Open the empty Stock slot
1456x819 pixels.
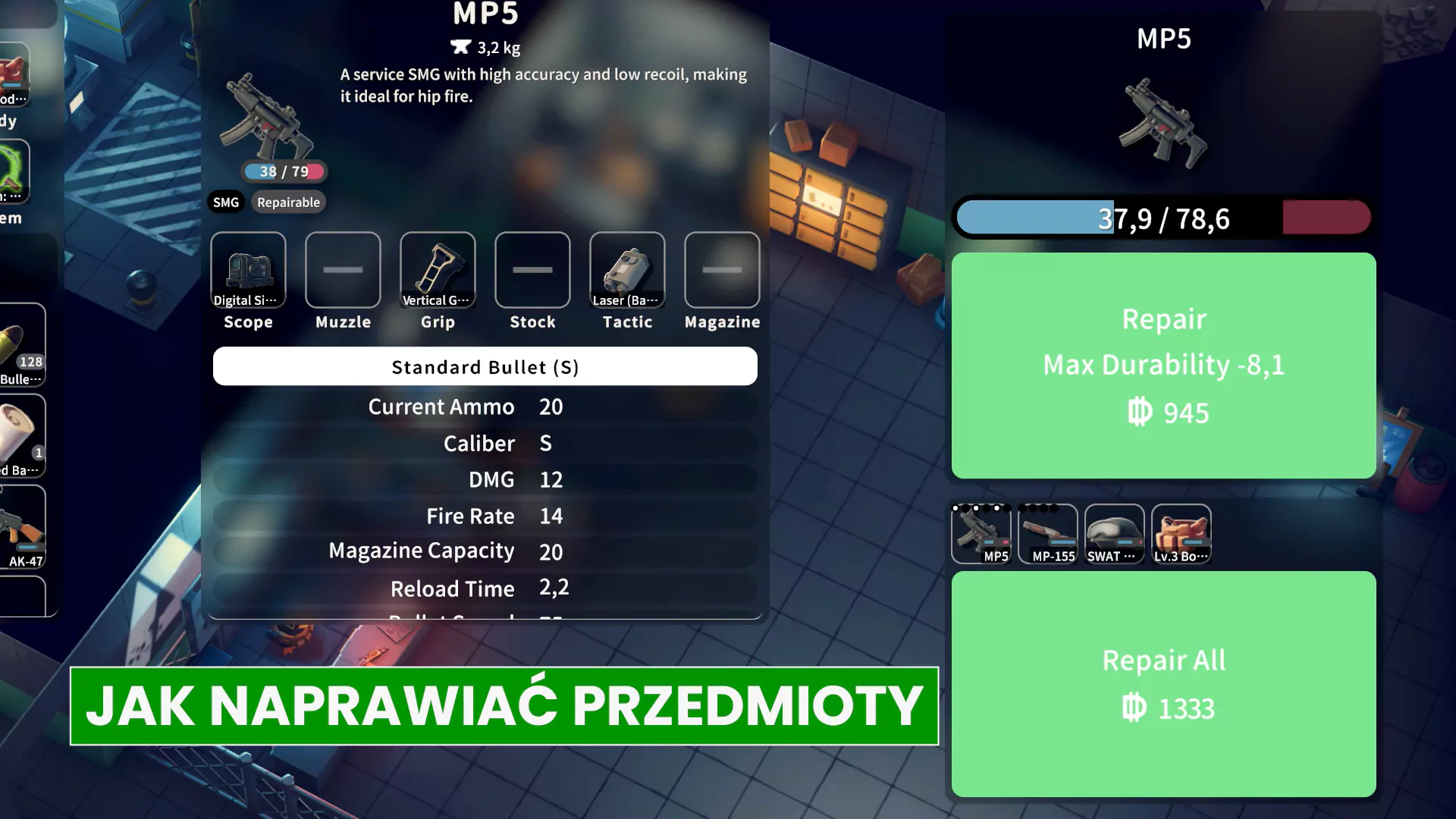coord(532,271)
